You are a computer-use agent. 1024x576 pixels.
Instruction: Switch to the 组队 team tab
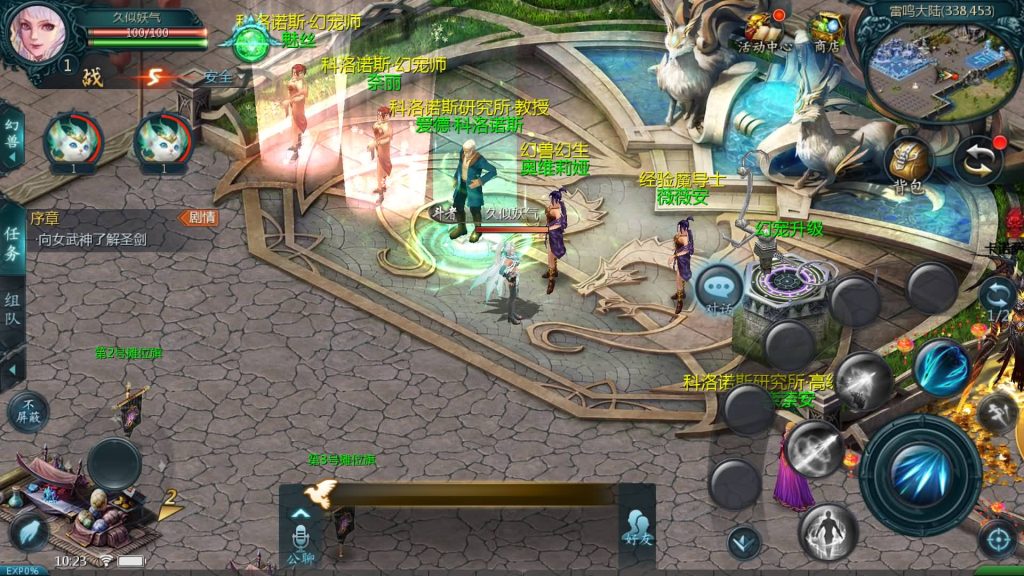point(13,312)
